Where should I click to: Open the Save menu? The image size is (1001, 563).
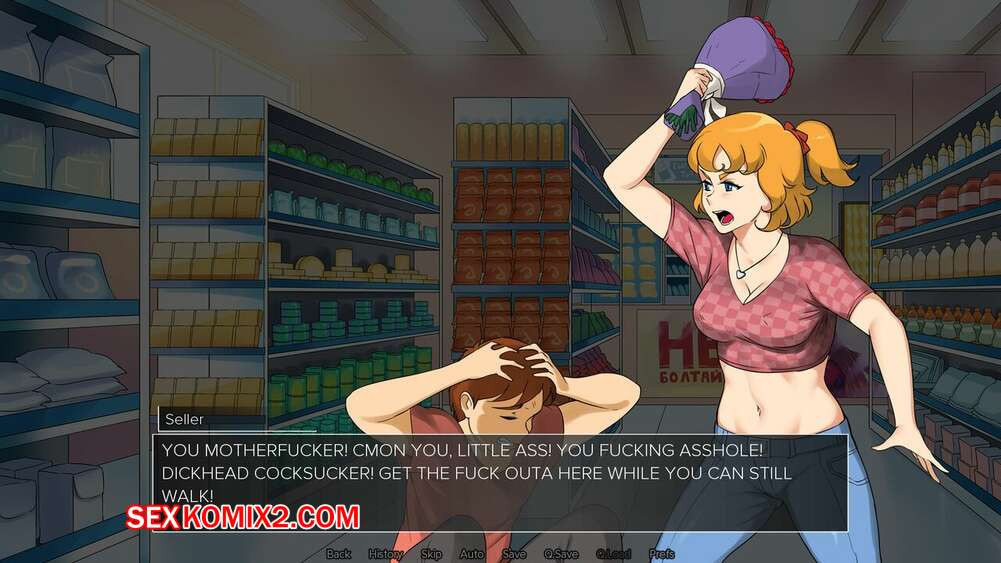[x=514, y=554]
